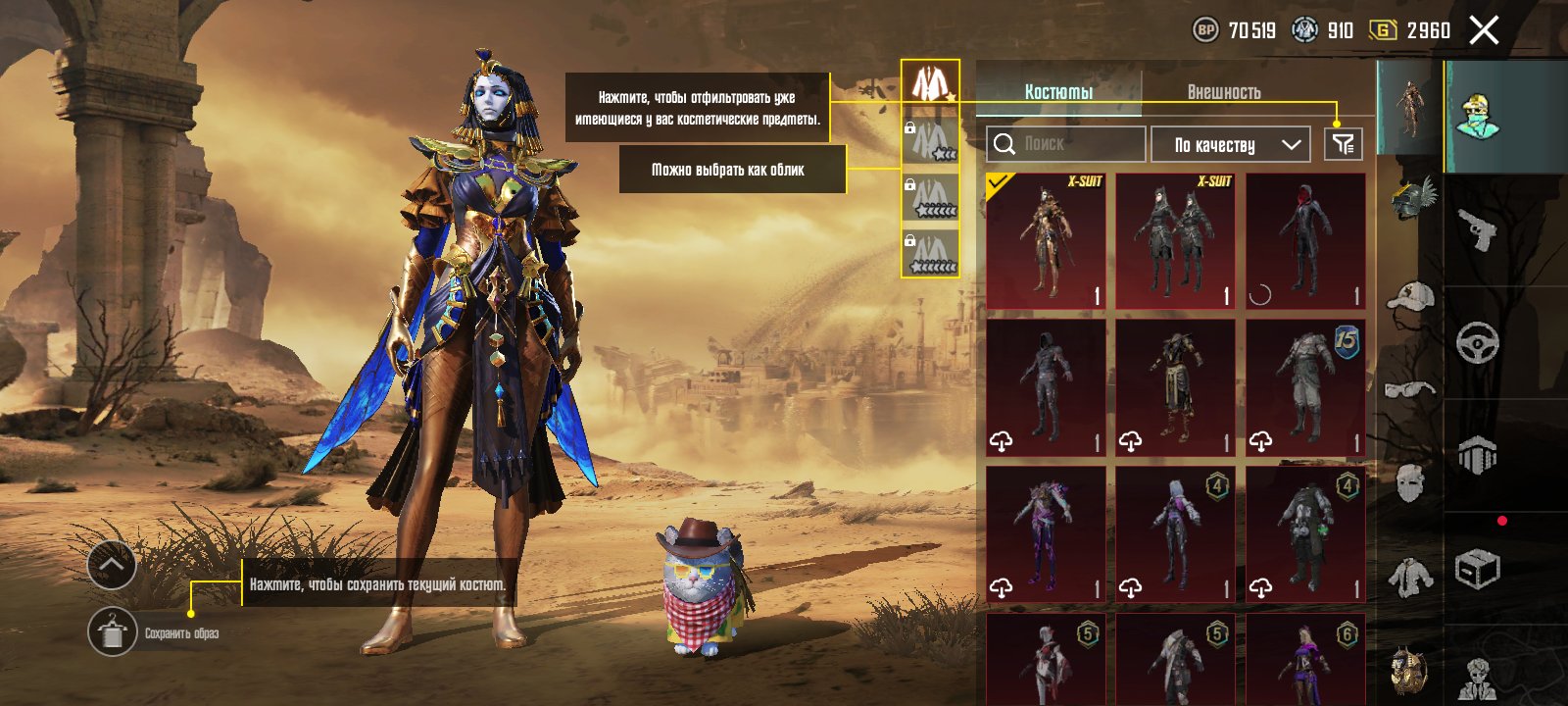Open the Внешность tab
The image size is (1568, 706).
click(1224, 92)
